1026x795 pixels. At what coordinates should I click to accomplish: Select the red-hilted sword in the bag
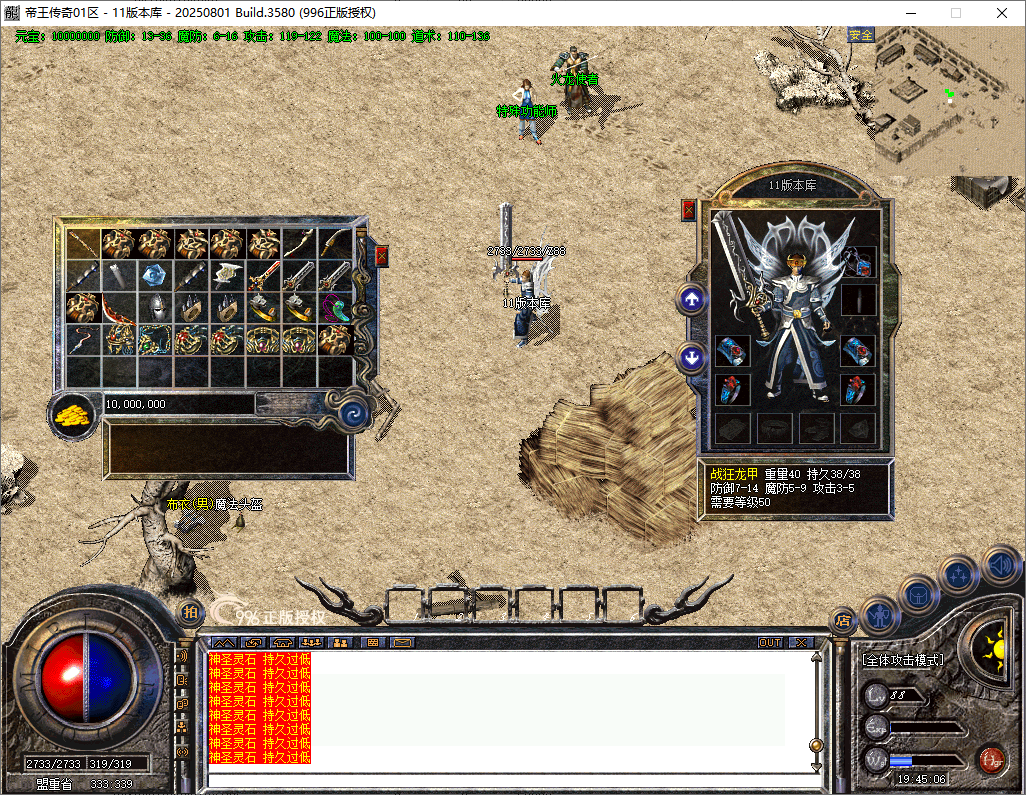coord(264,275)
